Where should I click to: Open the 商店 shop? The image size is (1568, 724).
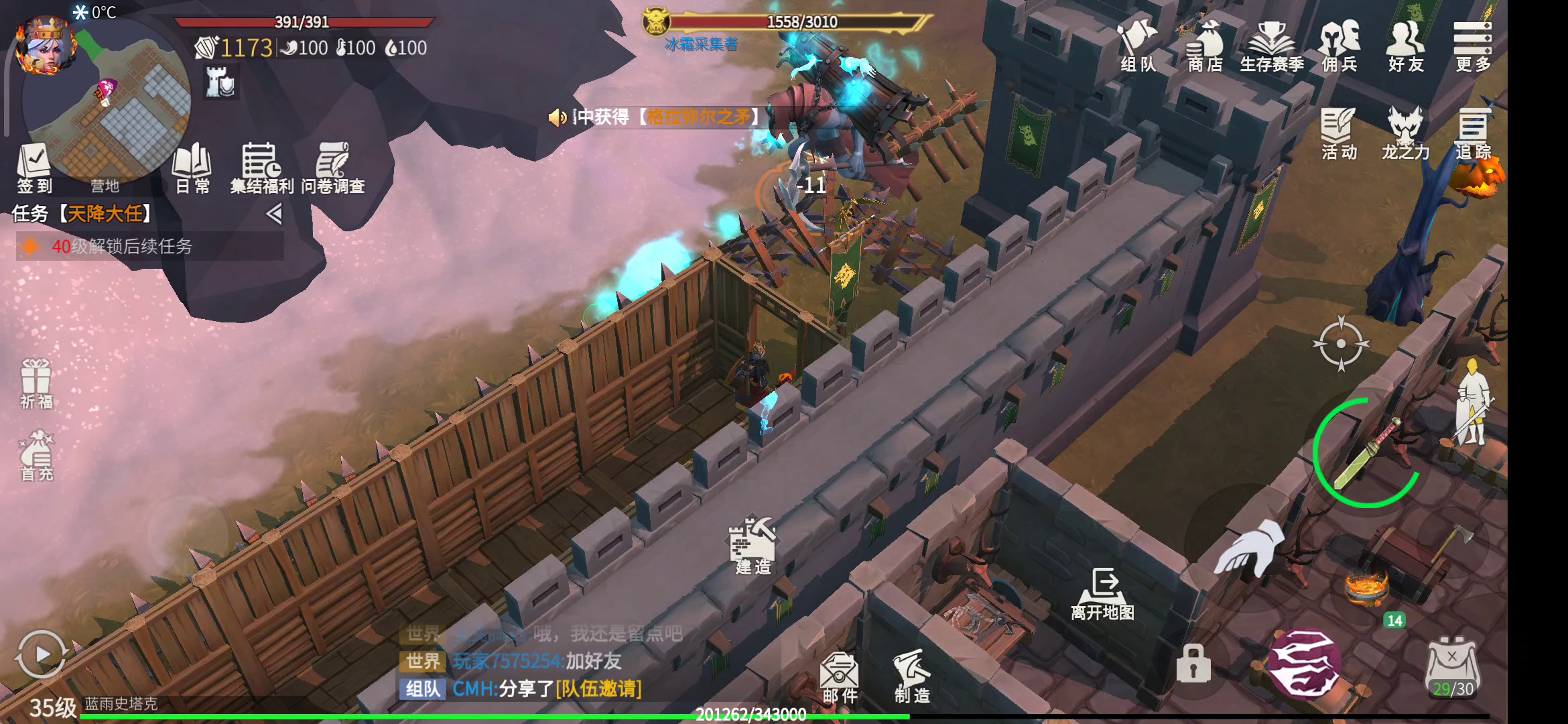[1205, 46]
